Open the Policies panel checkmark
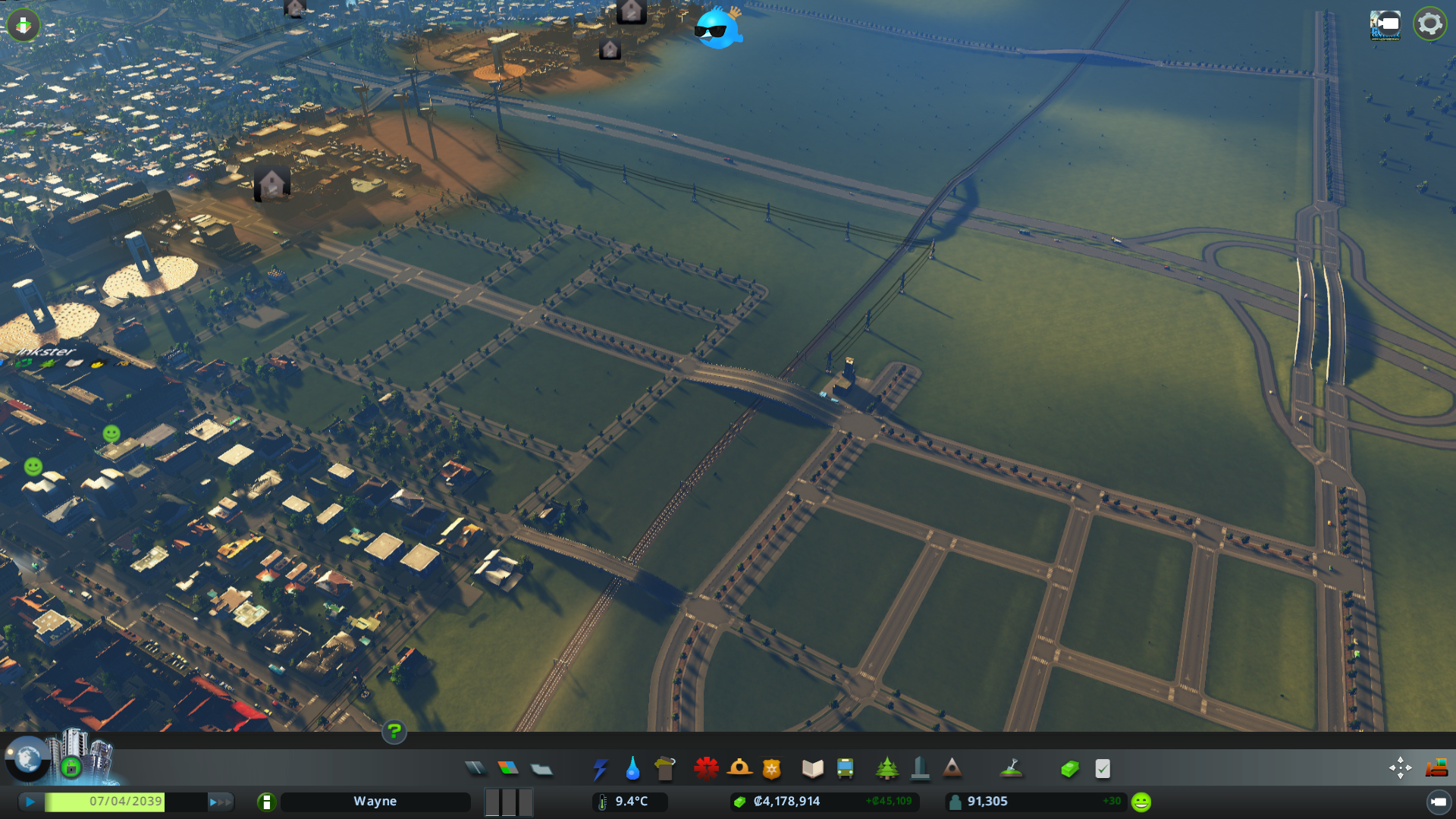This screenshot has height=819, width=1456. click(x=1102, y=768)
